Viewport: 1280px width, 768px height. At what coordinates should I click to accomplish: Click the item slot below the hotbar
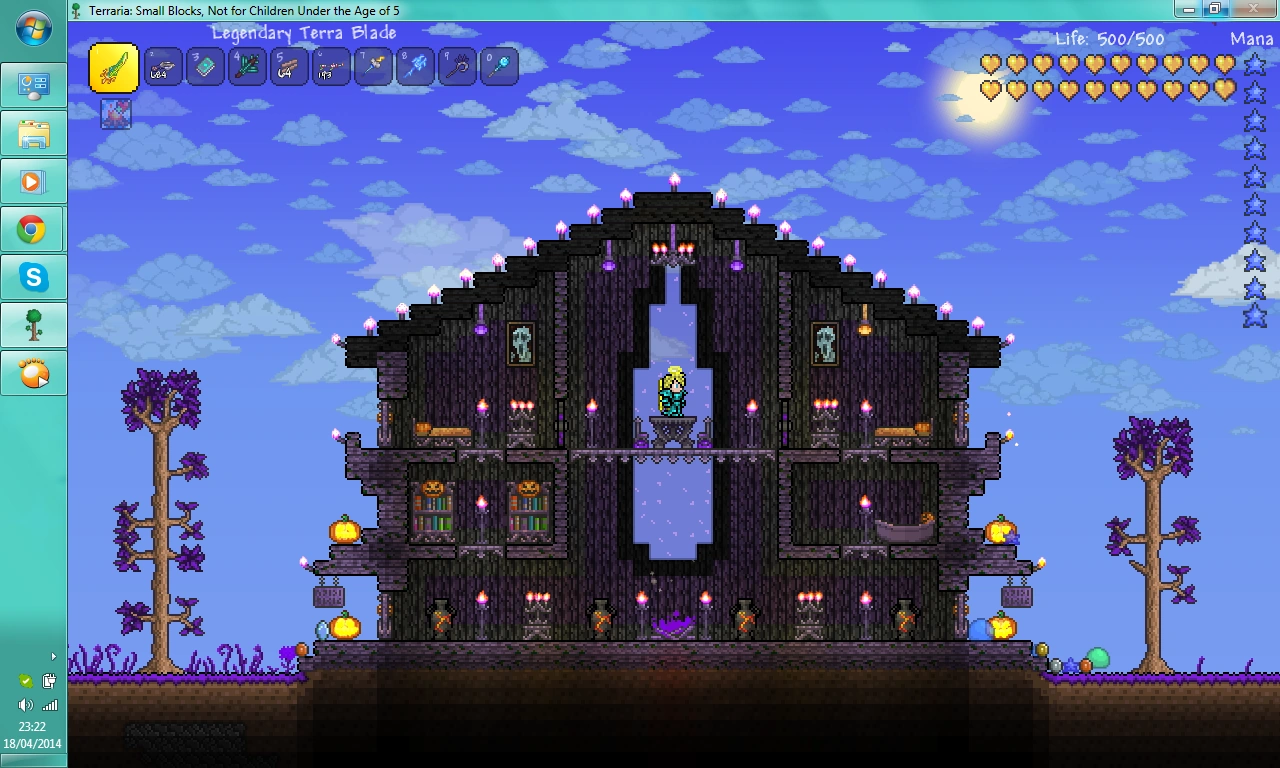pos(114,113)
